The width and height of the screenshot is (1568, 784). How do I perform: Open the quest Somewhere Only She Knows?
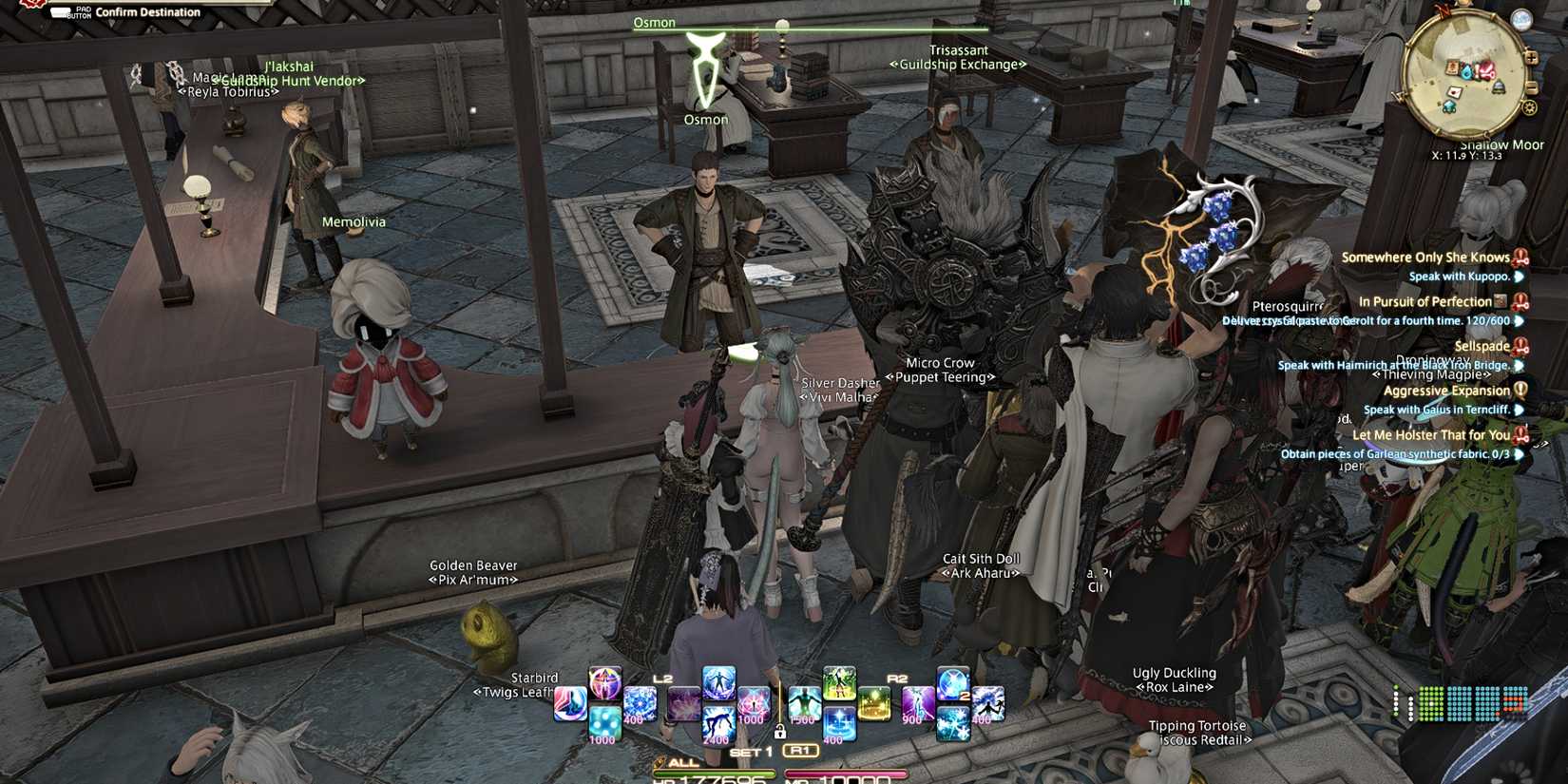pyautogui.click(x=1425, y=258)
